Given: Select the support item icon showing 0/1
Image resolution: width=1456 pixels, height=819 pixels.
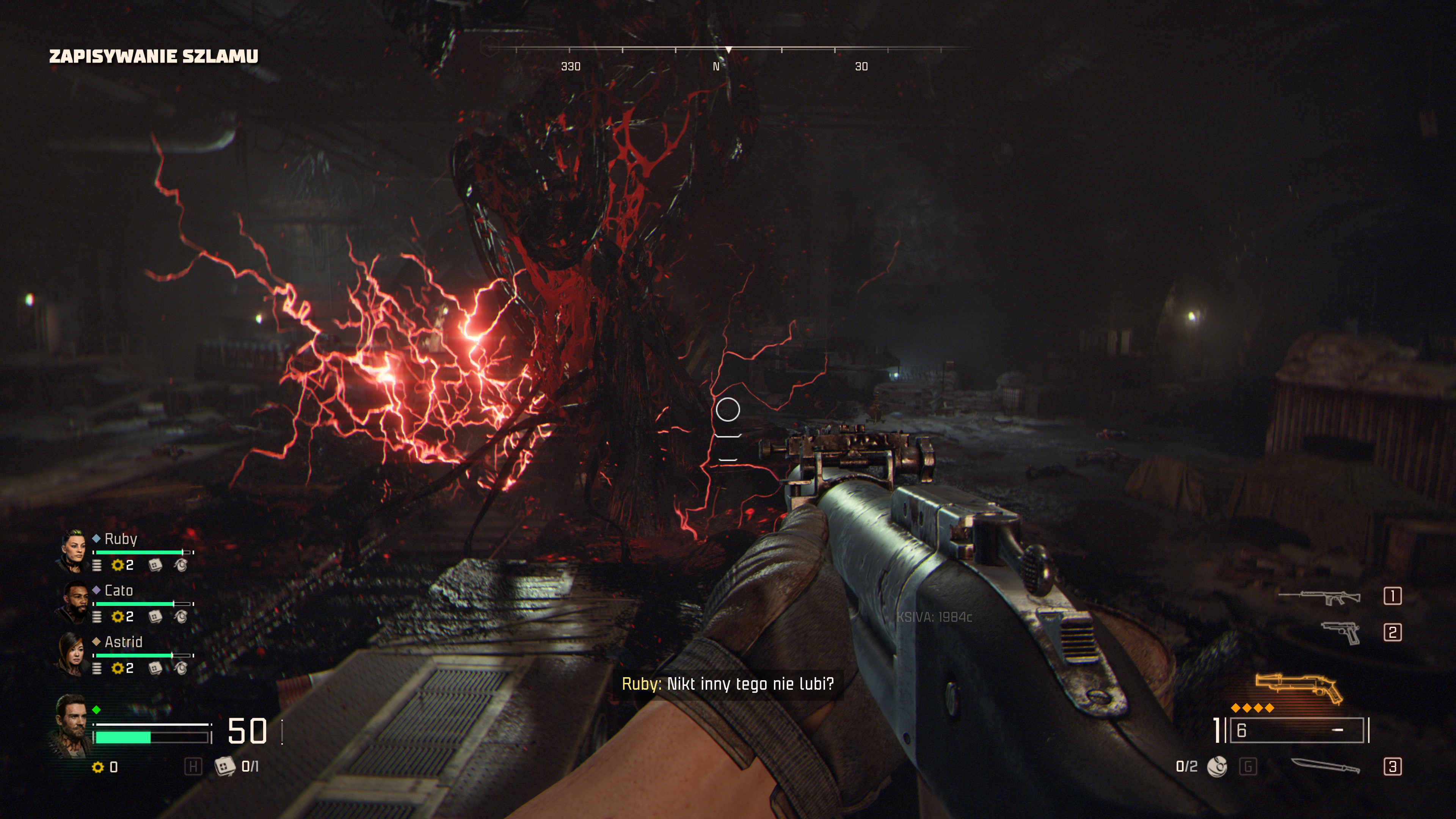Looking at the screenshot, I should (224, 766).
